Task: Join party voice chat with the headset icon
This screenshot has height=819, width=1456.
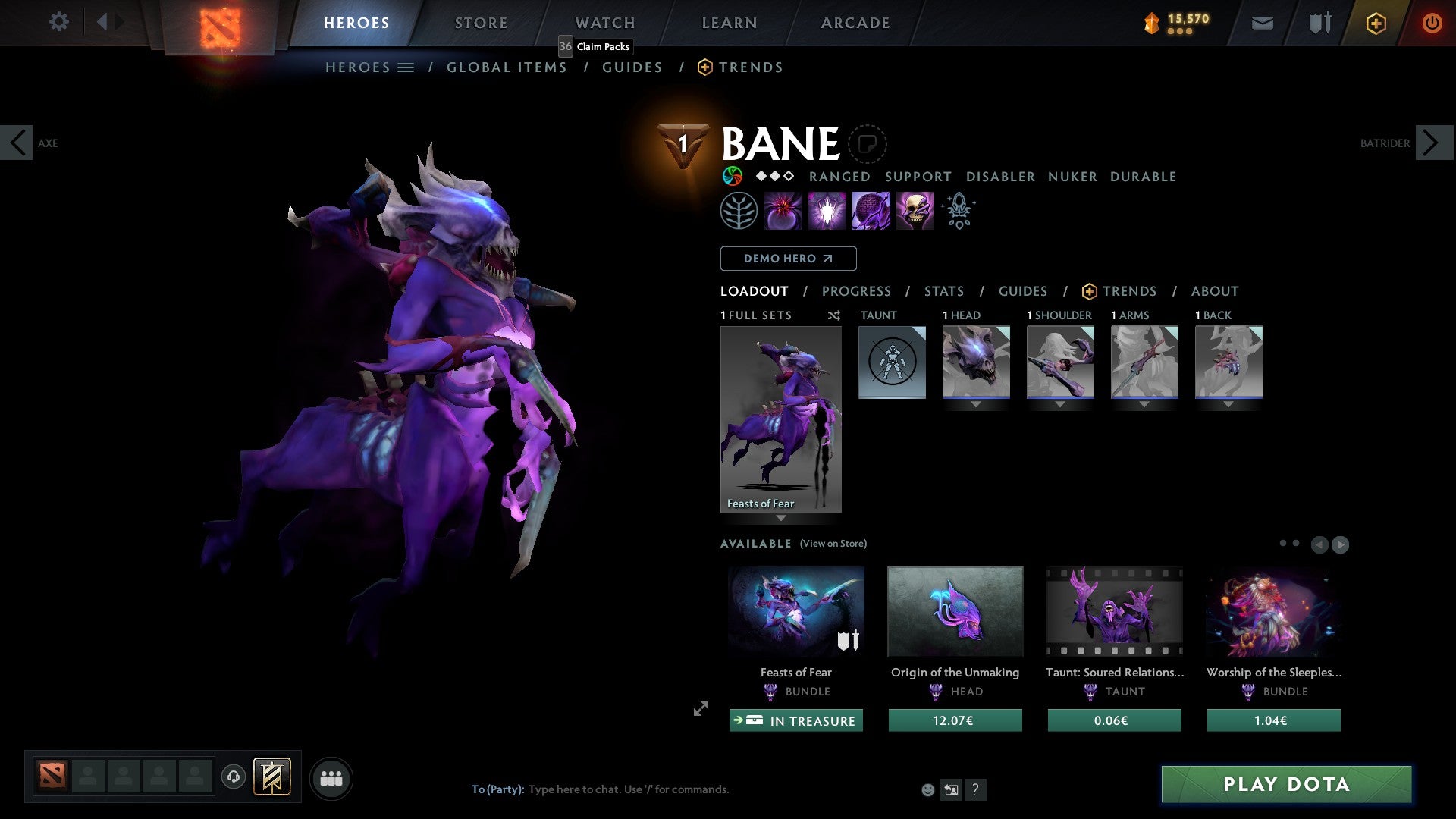Action: click(x=234, y=777)
